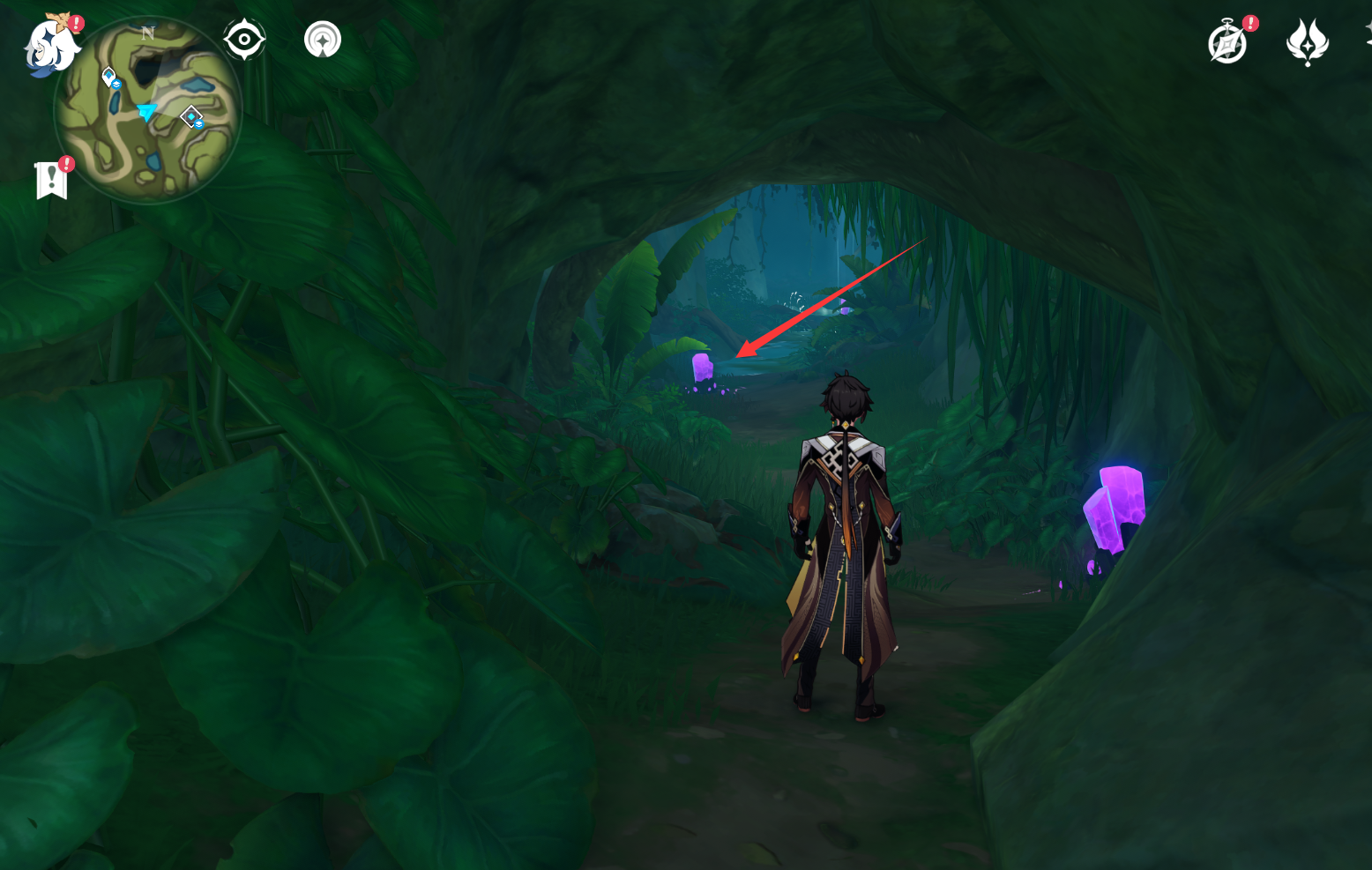
Task: Open the compass adventure handbook icon
Action: (1227, 43)
